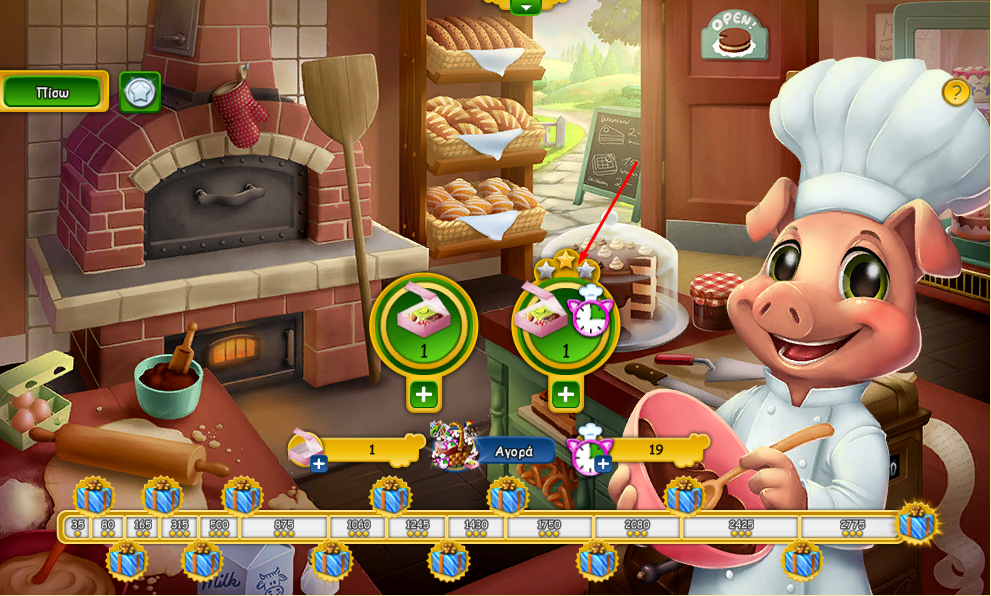Add more cake boxes via counter plus
Viewport: 991px width, 596px height.
pos(319,463)
